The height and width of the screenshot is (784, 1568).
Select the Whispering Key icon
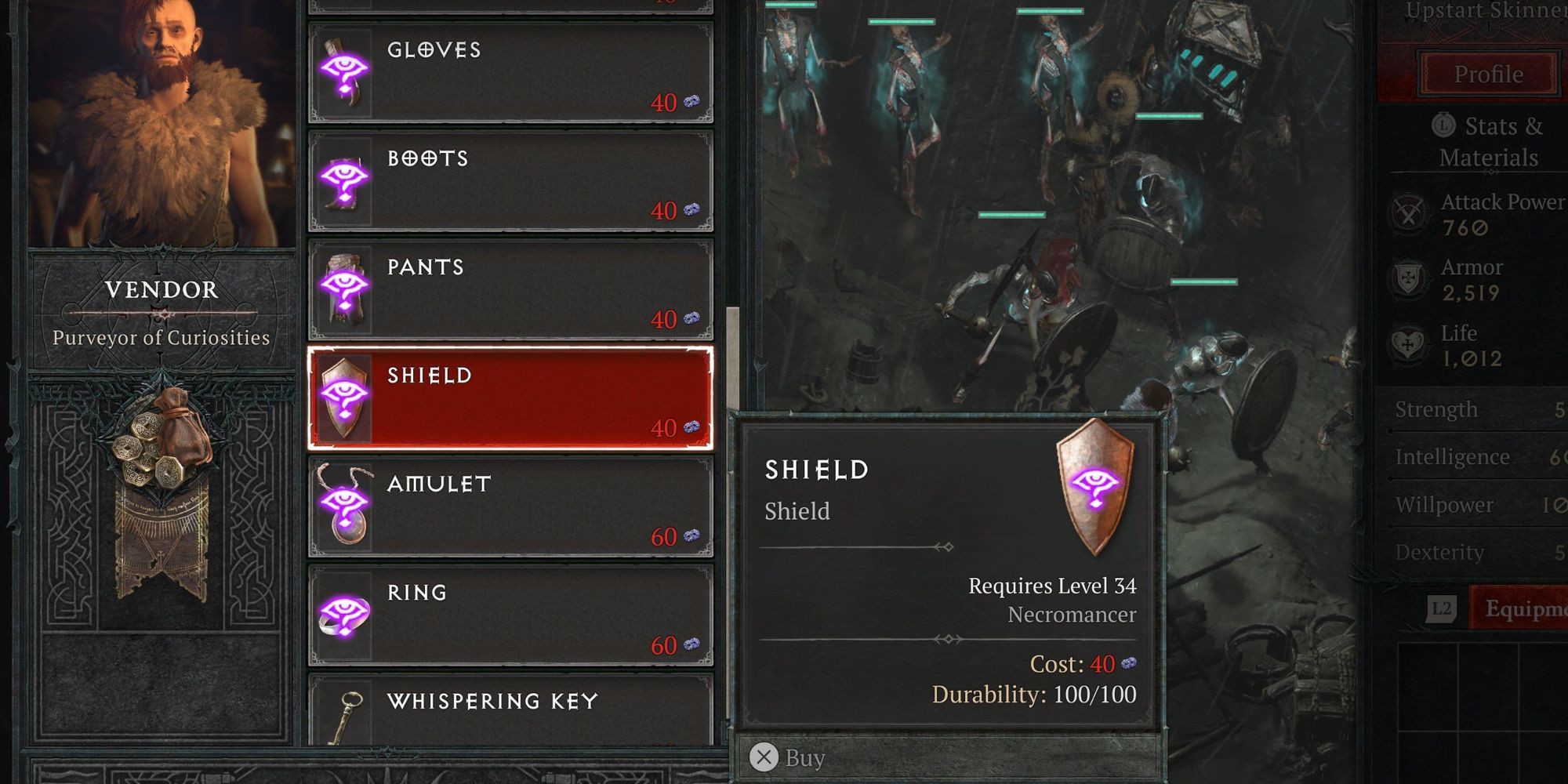pos(345,717)
